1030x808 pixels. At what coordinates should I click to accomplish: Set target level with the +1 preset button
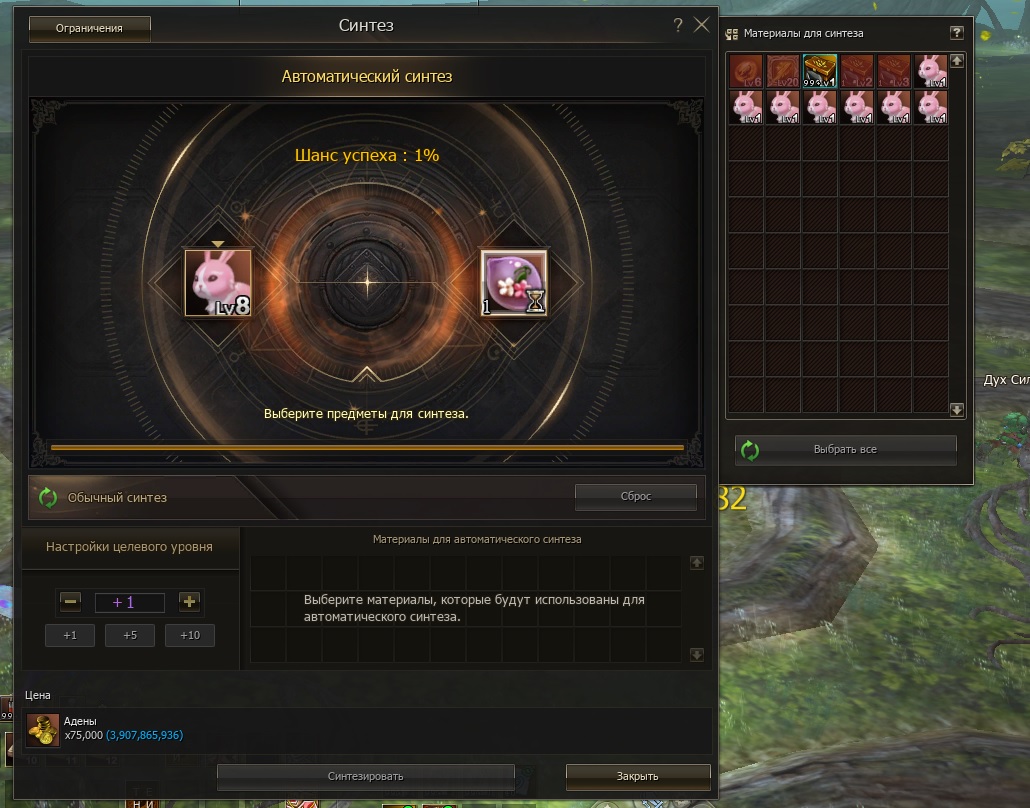coord(70,635)
